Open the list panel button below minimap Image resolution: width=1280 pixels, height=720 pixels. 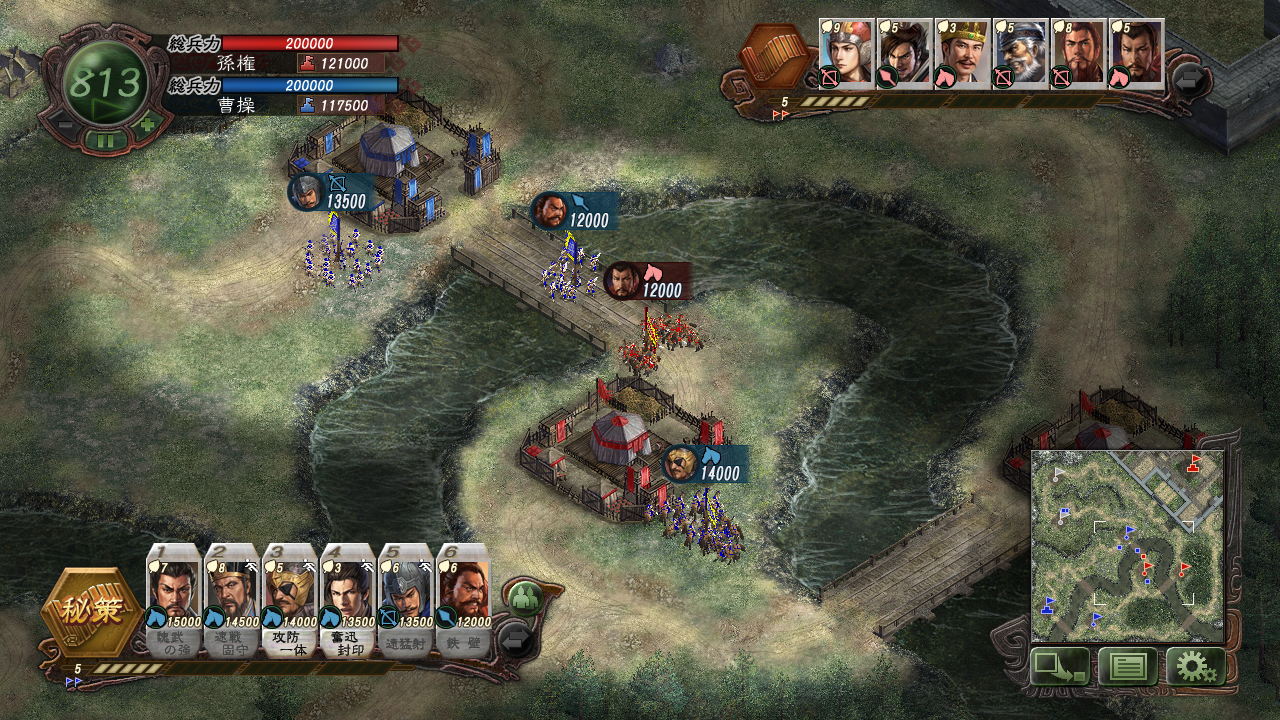point(1127,666)
